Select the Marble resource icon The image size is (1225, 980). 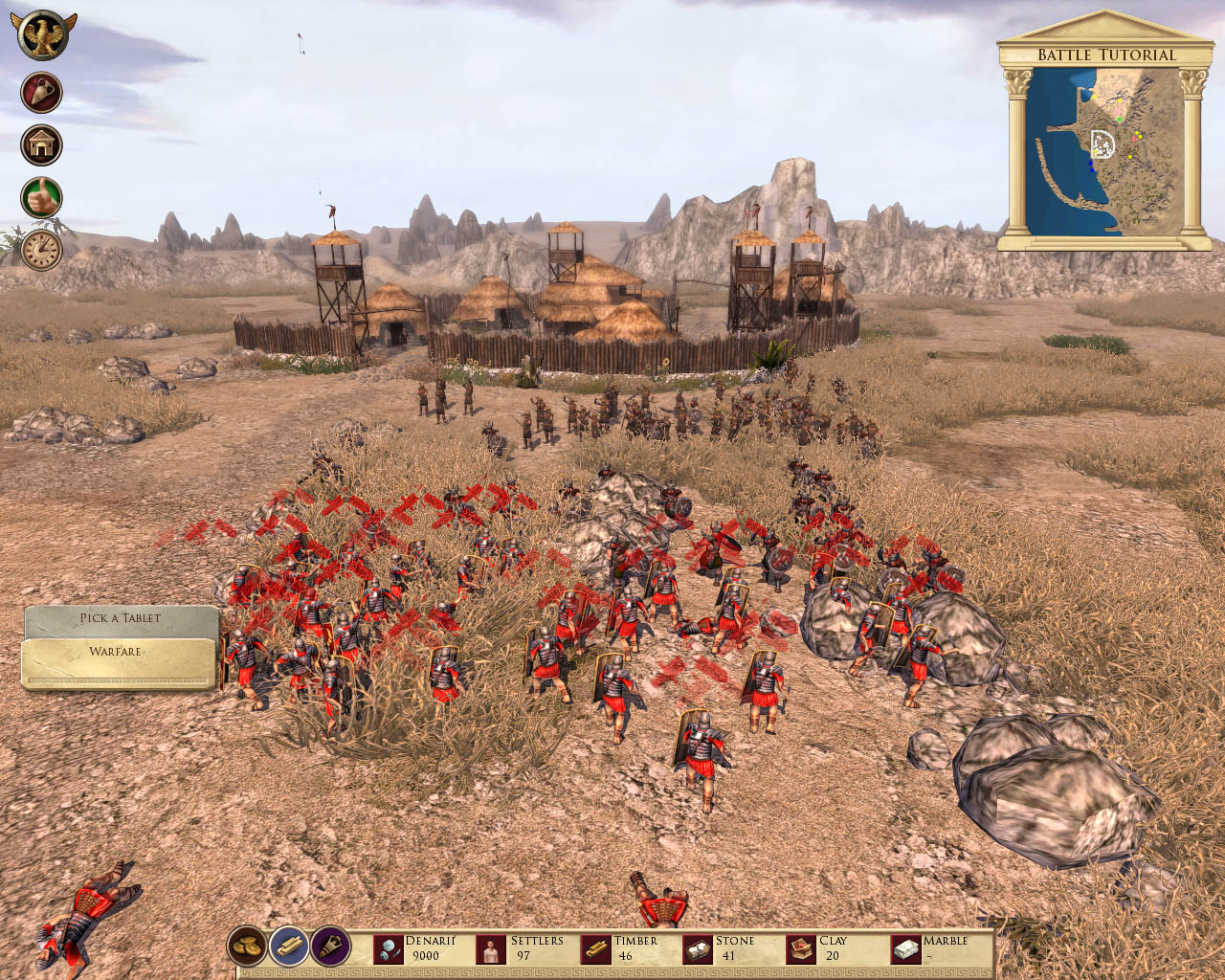click(x=905, y=949)
